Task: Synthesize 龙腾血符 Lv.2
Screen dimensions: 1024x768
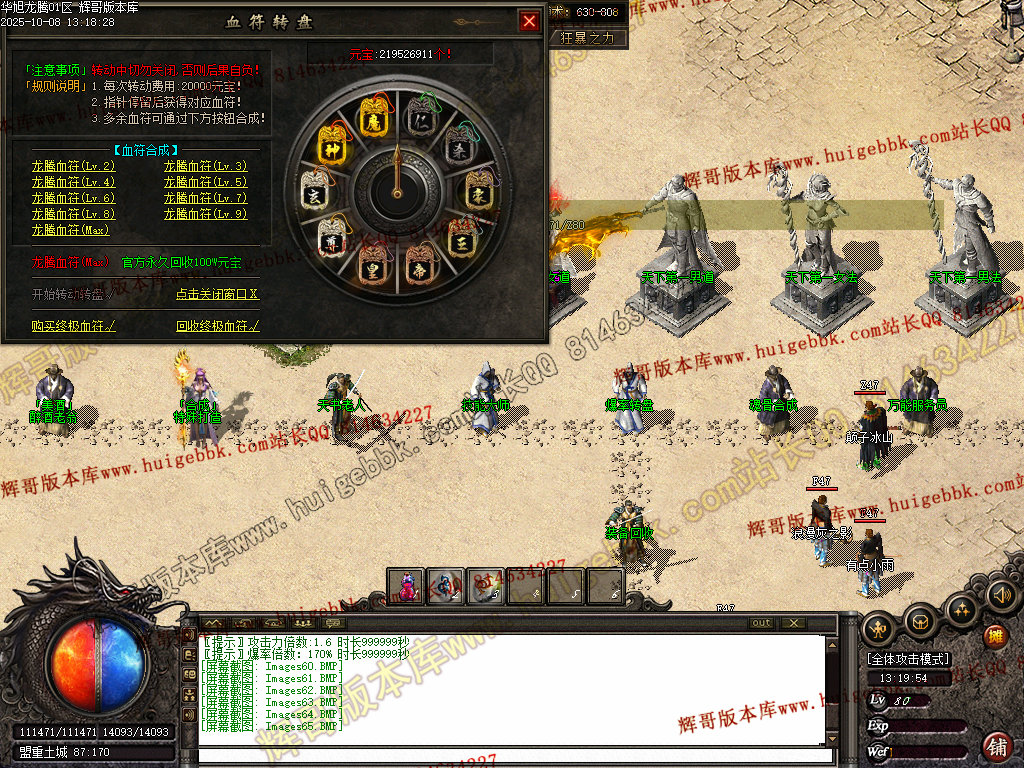Action: pos(73,166)
